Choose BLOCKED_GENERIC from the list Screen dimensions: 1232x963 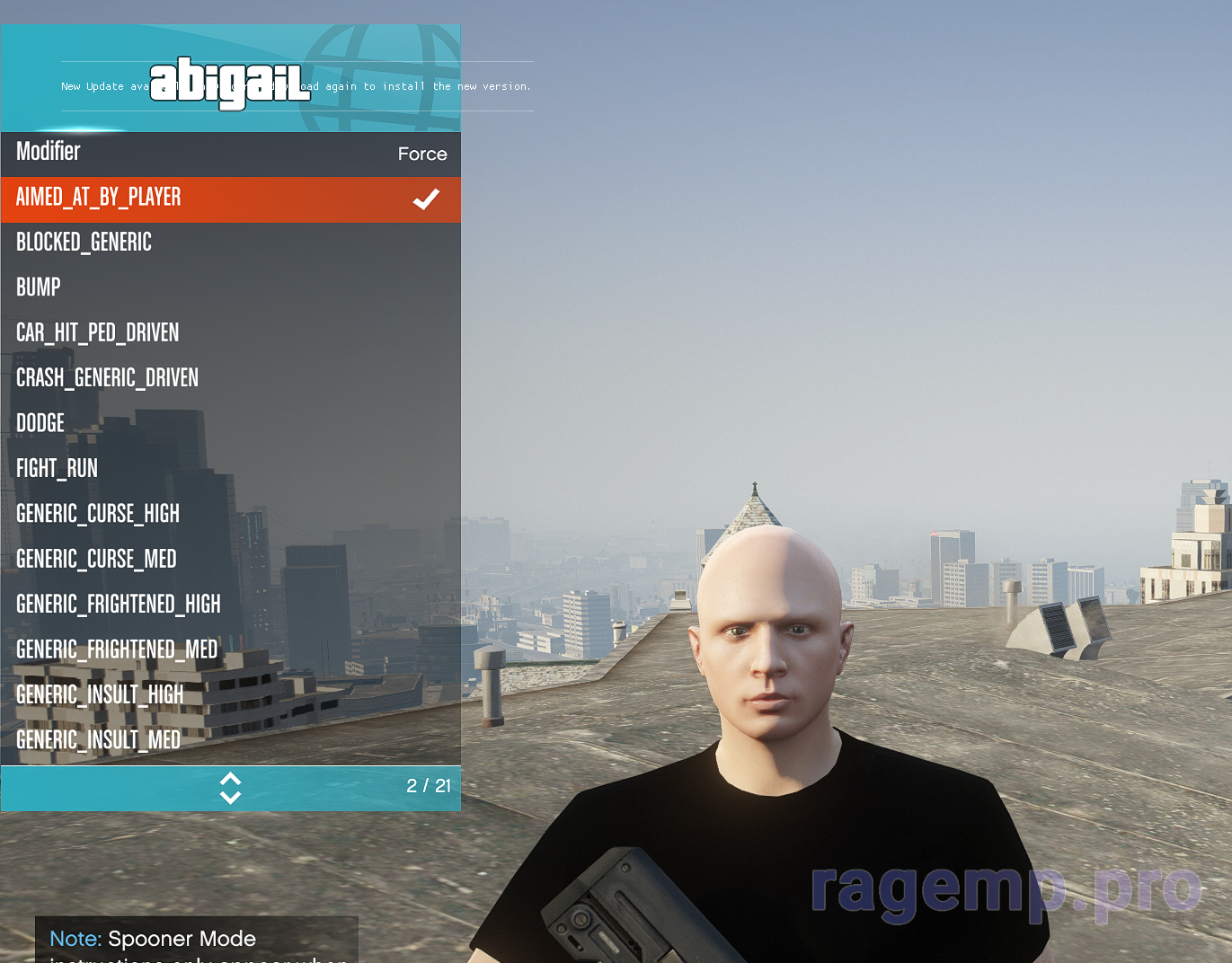230,243
